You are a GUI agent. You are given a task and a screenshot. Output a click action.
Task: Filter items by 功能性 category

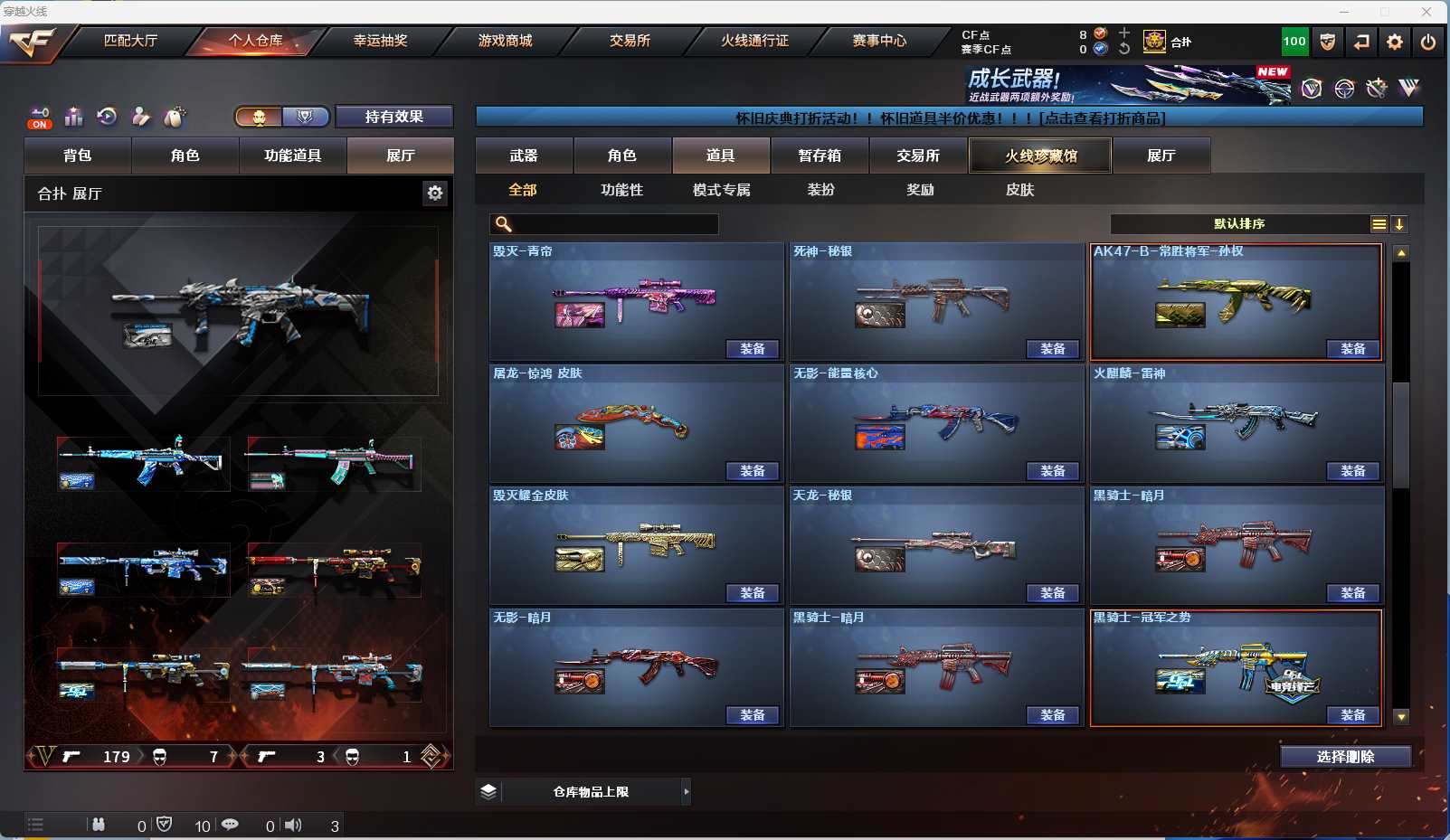(x=621, y=190)
